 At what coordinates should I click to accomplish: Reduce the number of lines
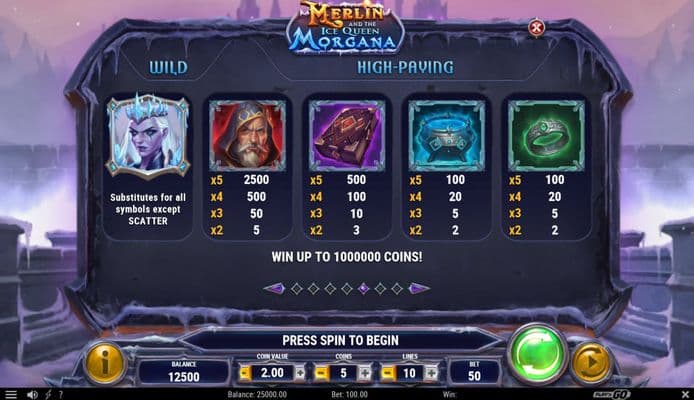391,373
